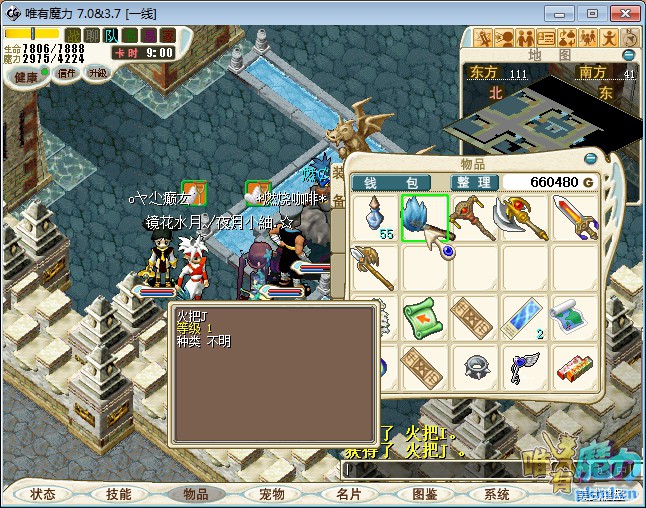
Task: Open the 系统 system menu
Action: point(497,494)
